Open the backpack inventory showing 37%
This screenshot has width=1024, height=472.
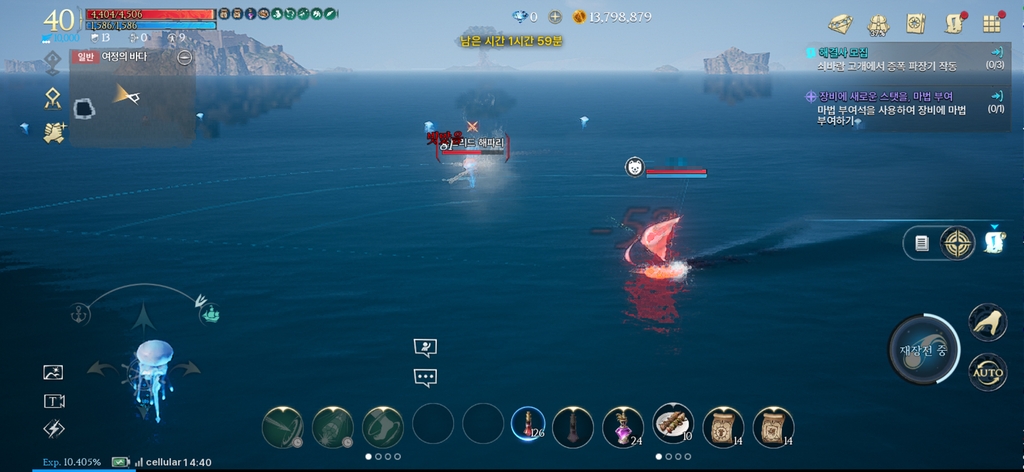878,23
